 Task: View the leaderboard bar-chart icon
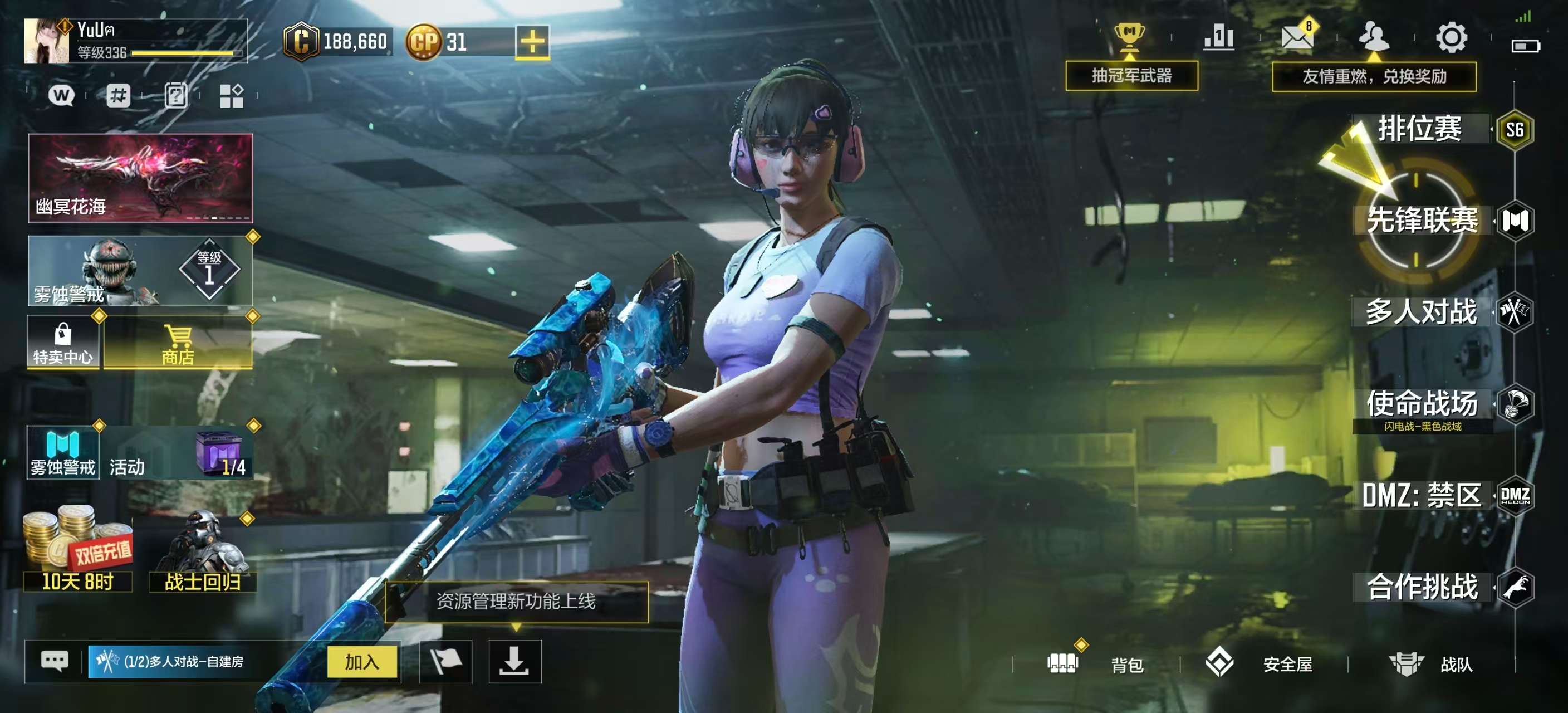click(x=1219, y=38)
